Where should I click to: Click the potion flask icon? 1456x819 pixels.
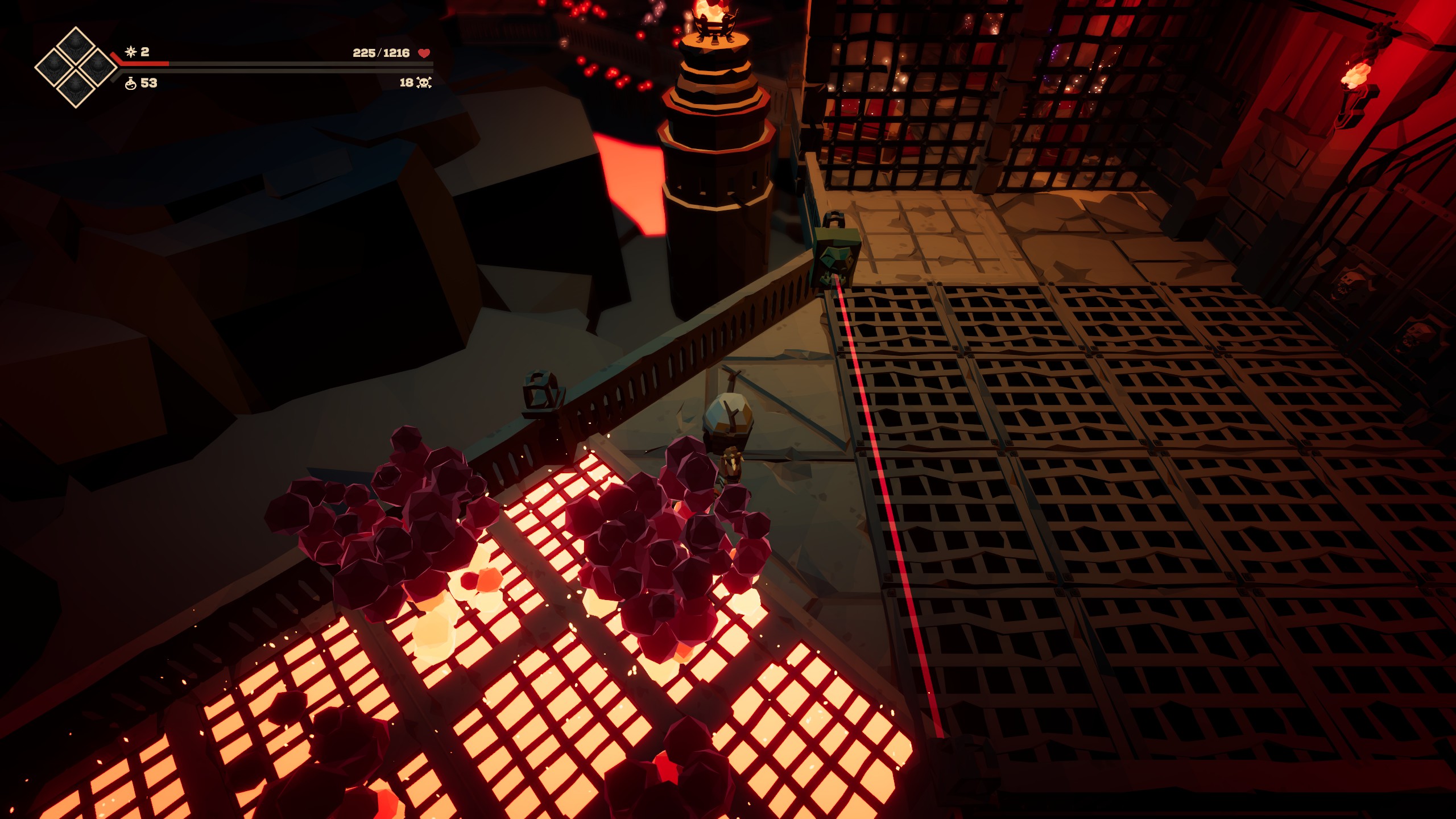point(130,83)
